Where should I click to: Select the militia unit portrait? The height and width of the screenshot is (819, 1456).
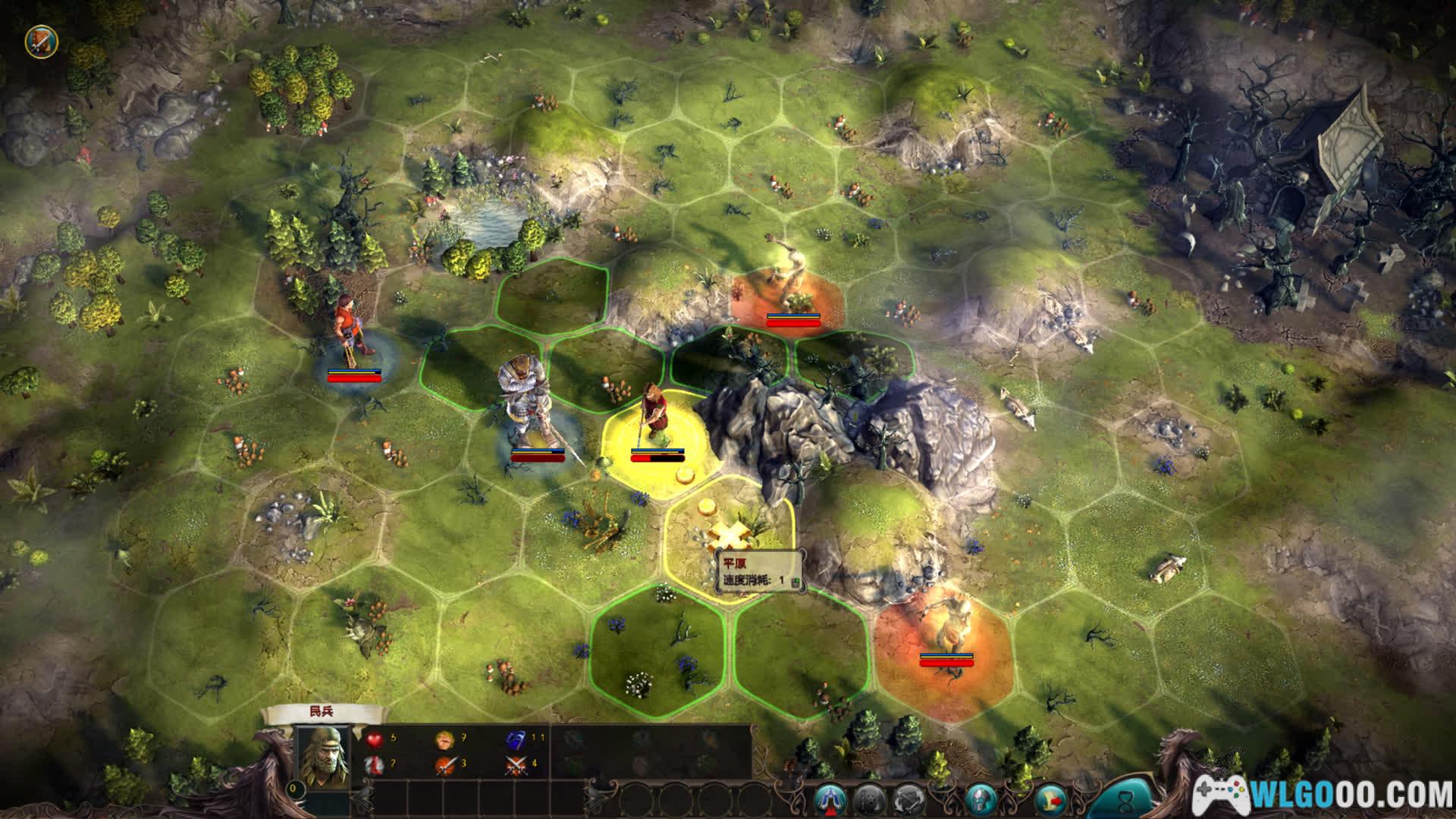click(x=323, y=756)
